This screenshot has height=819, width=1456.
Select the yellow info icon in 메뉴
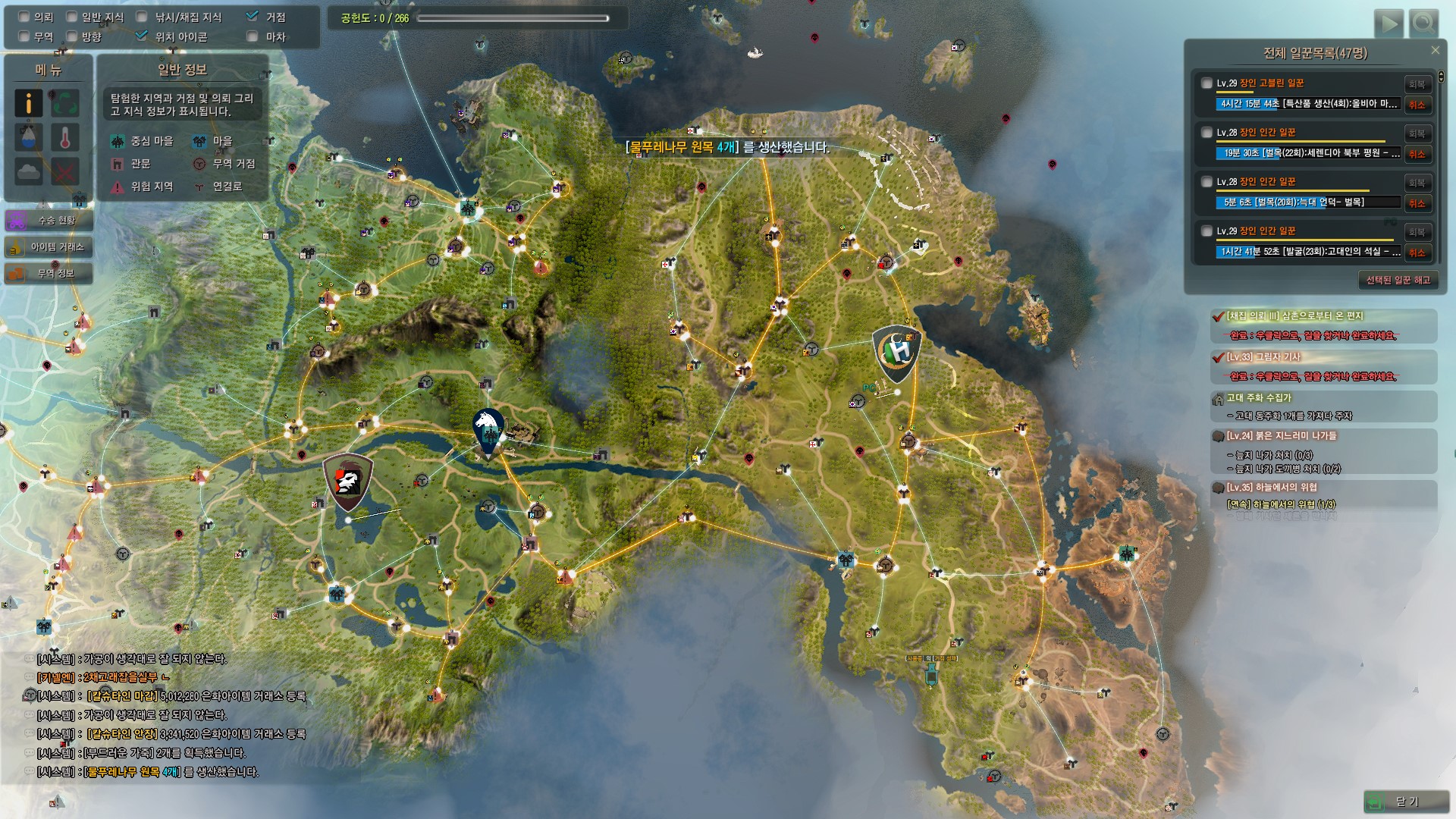29,103
